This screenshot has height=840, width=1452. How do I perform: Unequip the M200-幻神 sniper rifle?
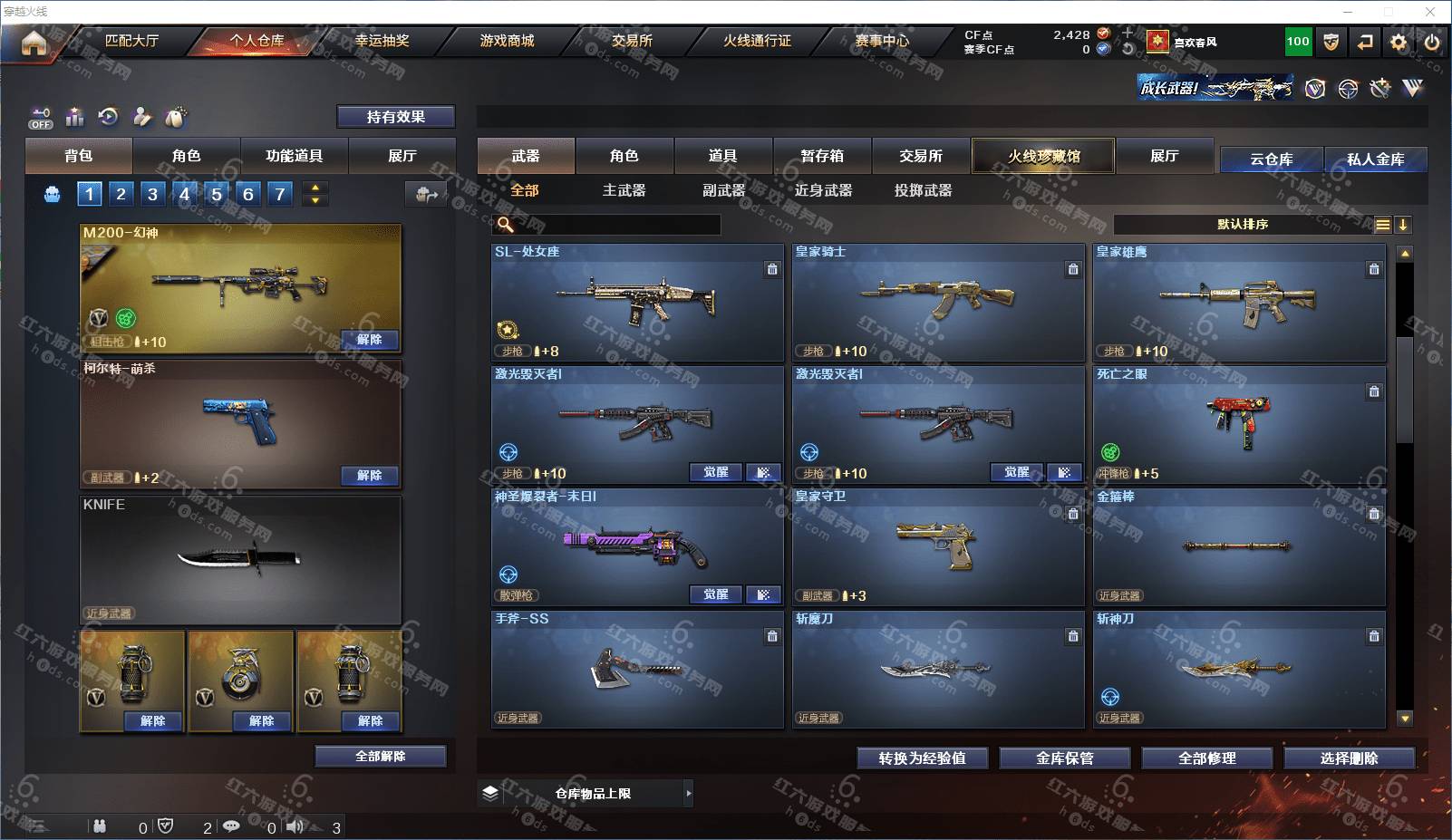[x=369, y=340]
